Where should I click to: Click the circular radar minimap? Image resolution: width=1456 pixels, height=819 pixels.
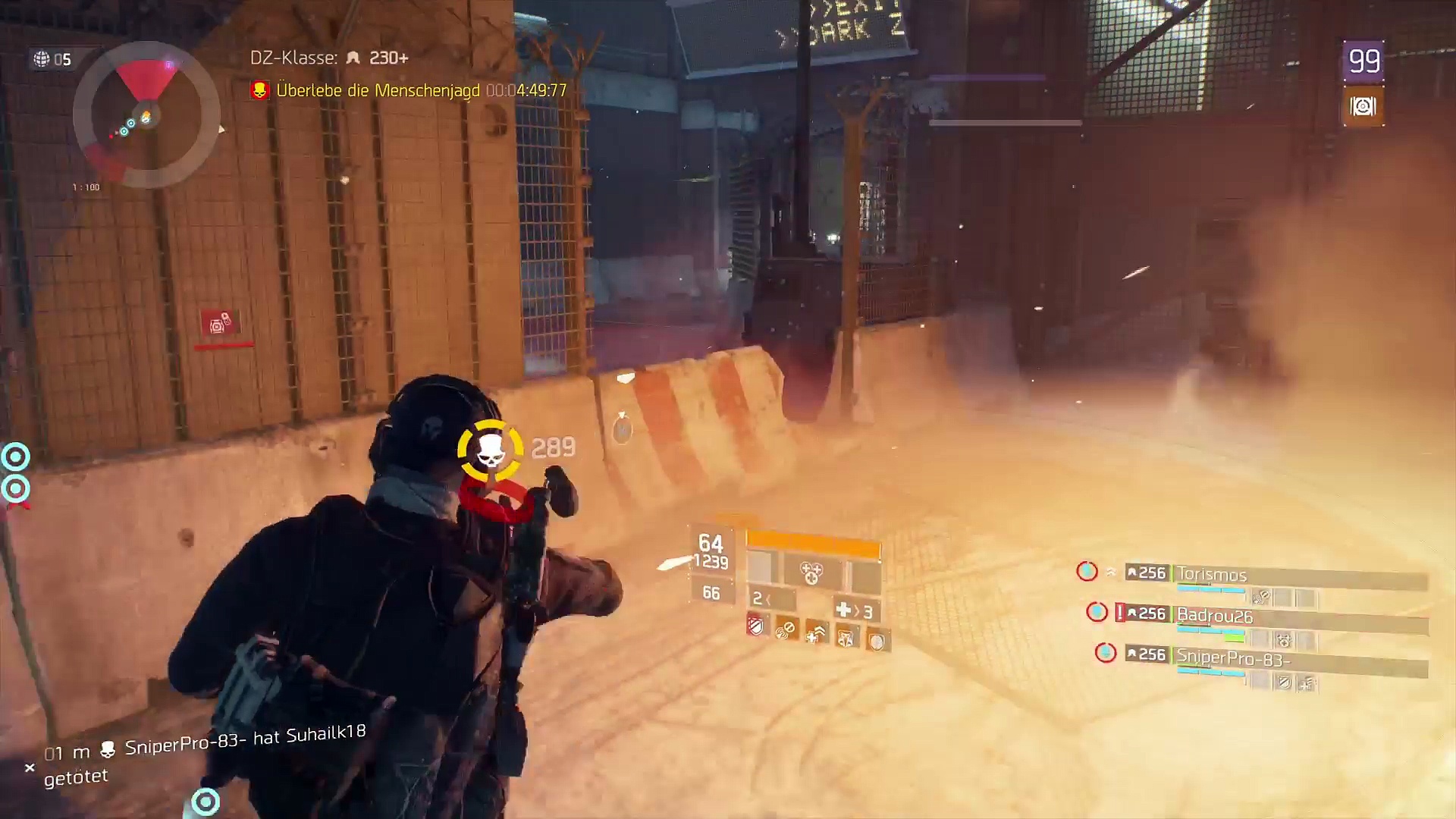click(146, 115)
